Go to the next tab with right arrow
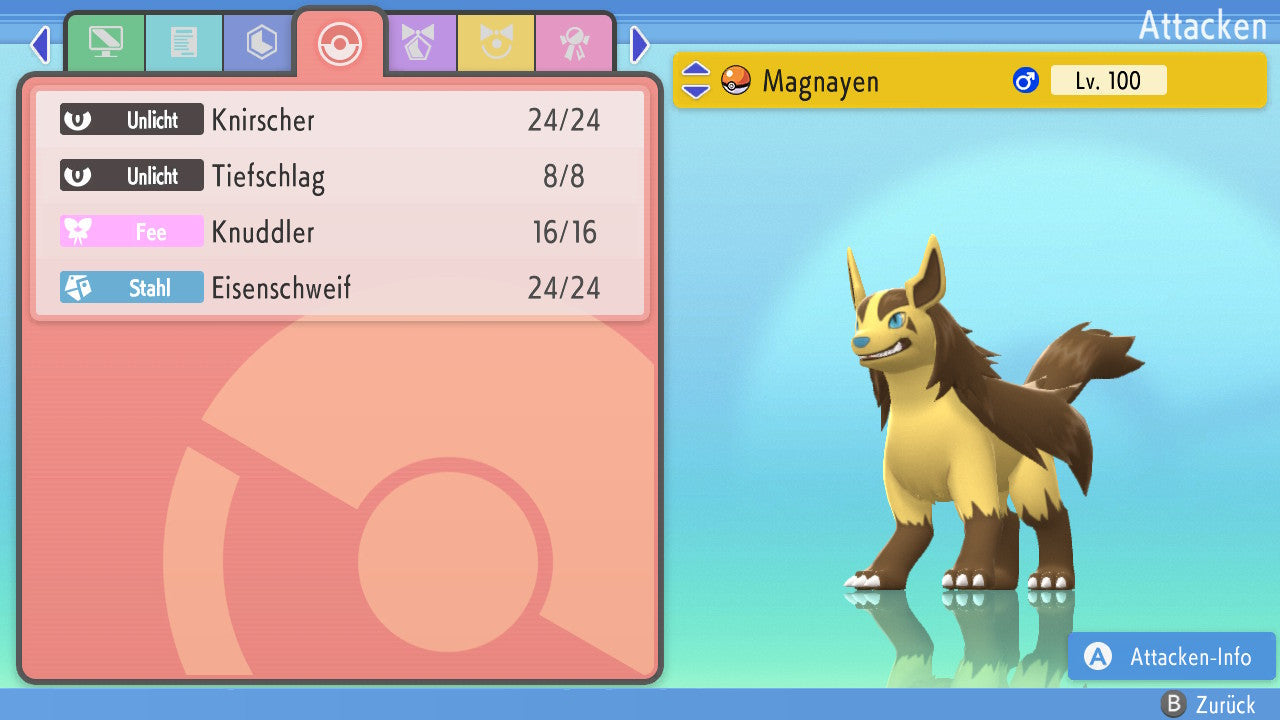 point(640,44)
